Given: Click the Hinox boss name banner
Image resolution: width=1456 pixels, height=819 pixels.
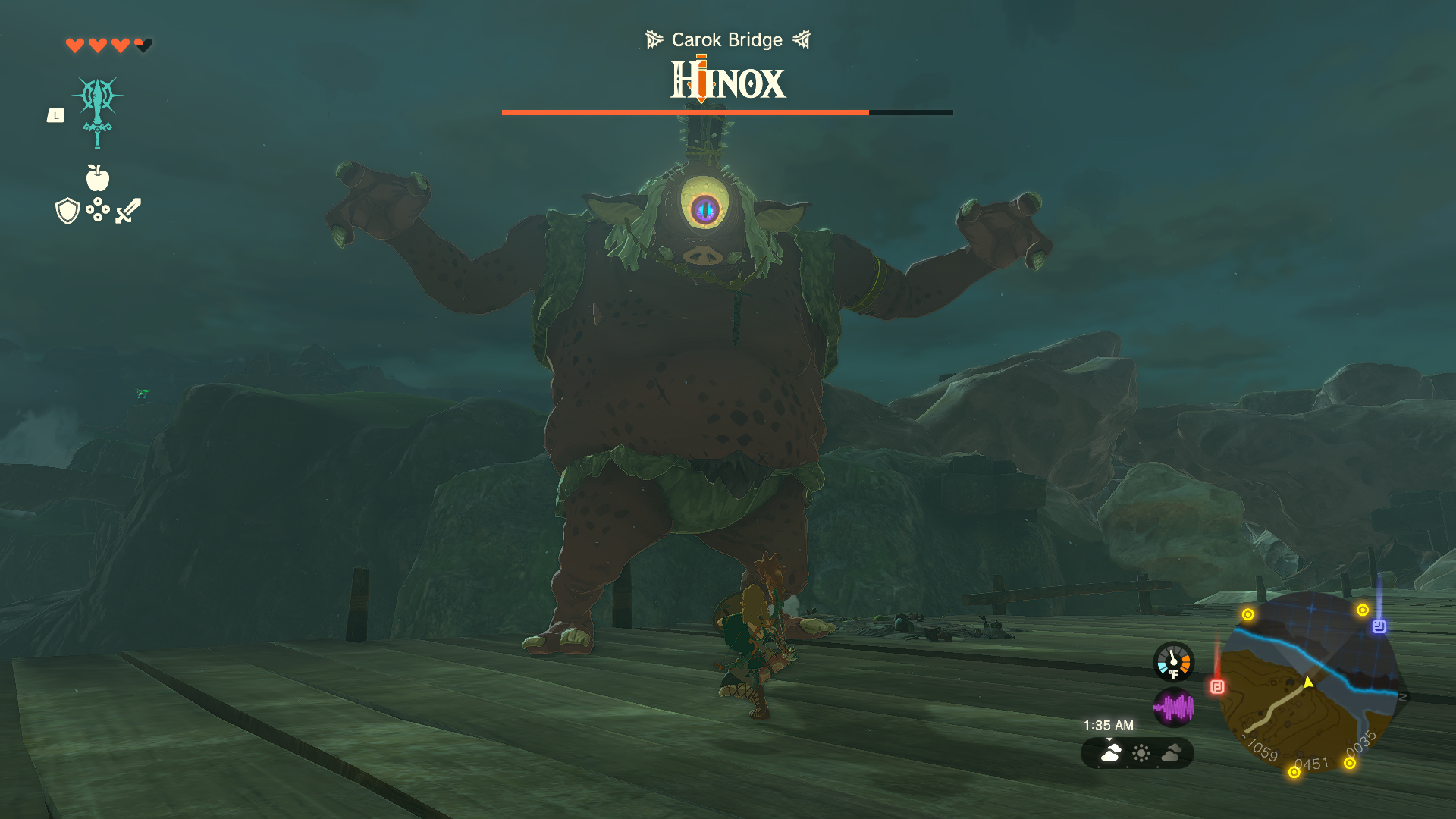Looking at the screenshot, I should pos(726,81).
